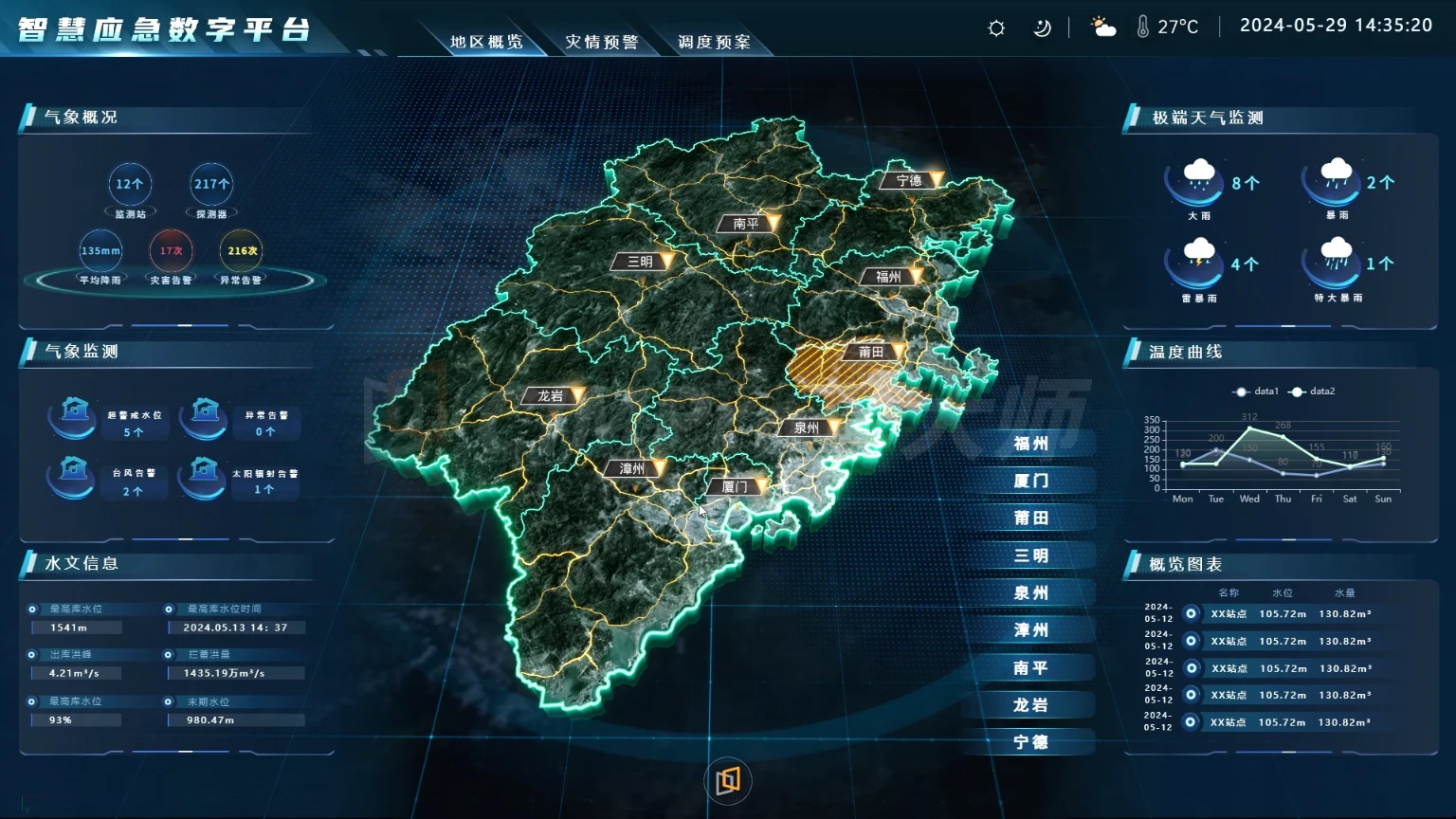Select 泉州 from the city list
The width and height of the screenshot is (1456, 819).
[1032, 592]
